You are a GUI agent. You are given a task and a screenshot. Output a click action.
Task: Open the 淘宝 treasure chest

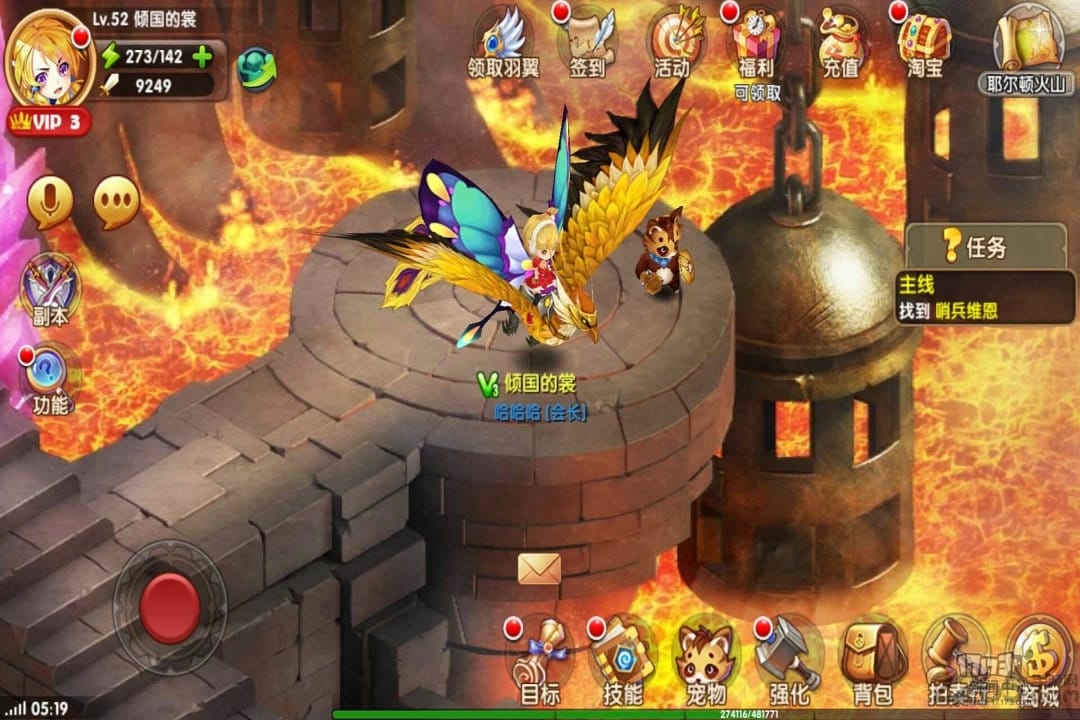point(922,40)
